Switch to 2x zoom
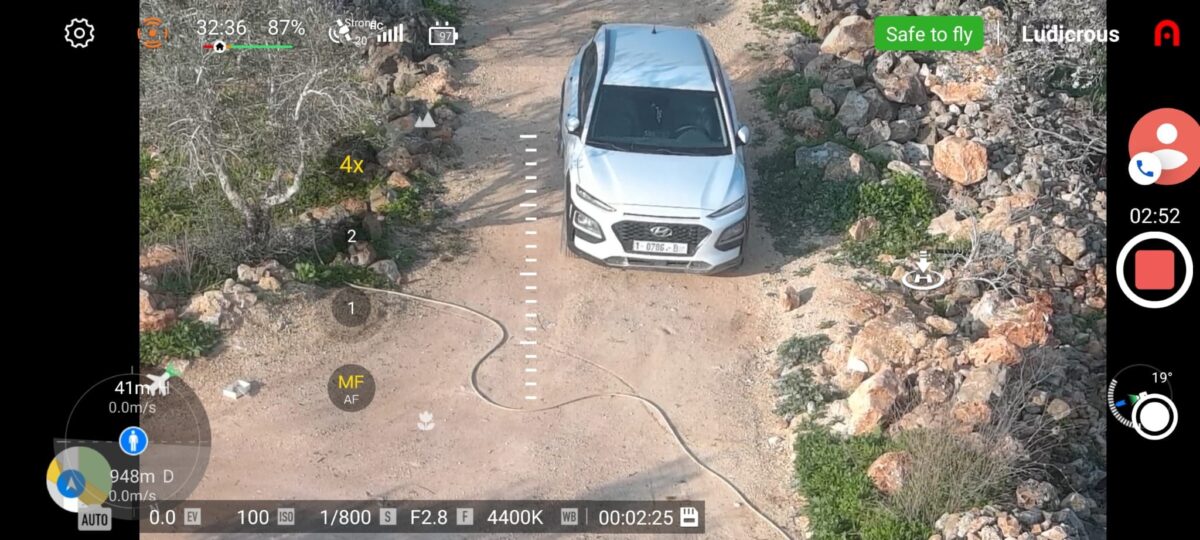 (351, 237)
